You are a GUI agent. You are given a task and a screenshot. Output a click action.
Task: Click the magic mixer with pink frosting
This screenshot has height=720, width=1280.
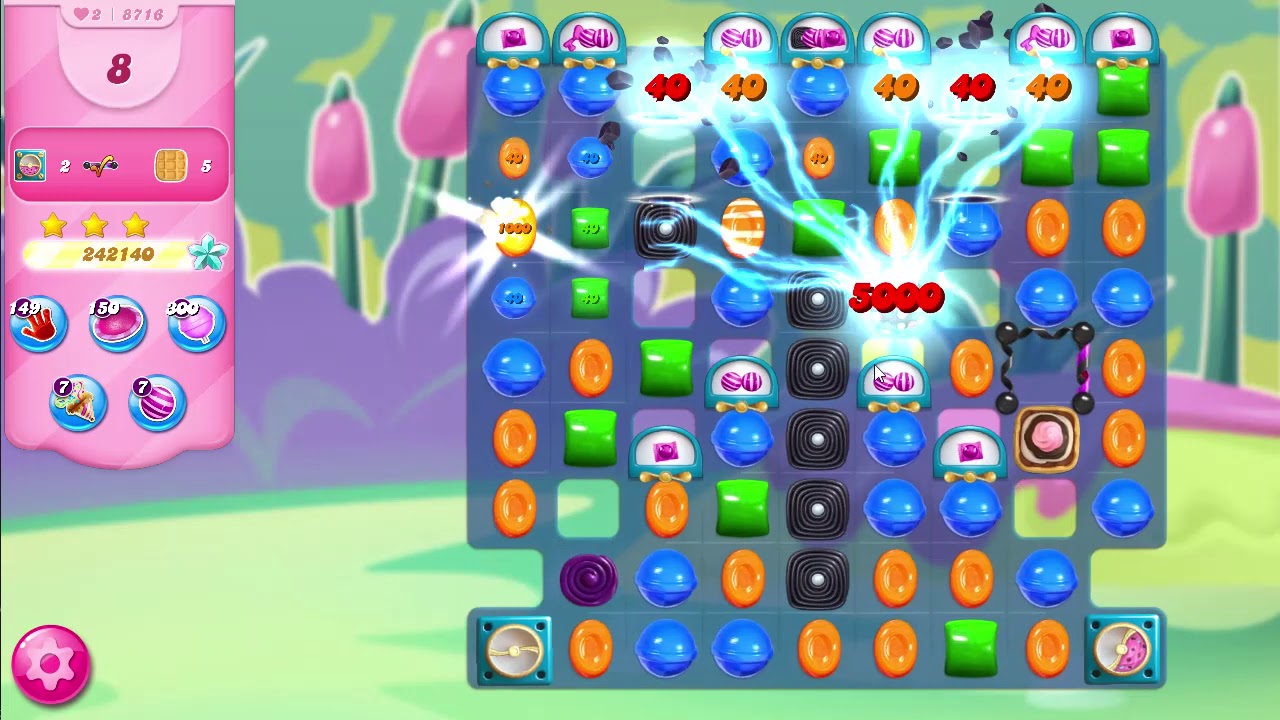click(1046, 438)
